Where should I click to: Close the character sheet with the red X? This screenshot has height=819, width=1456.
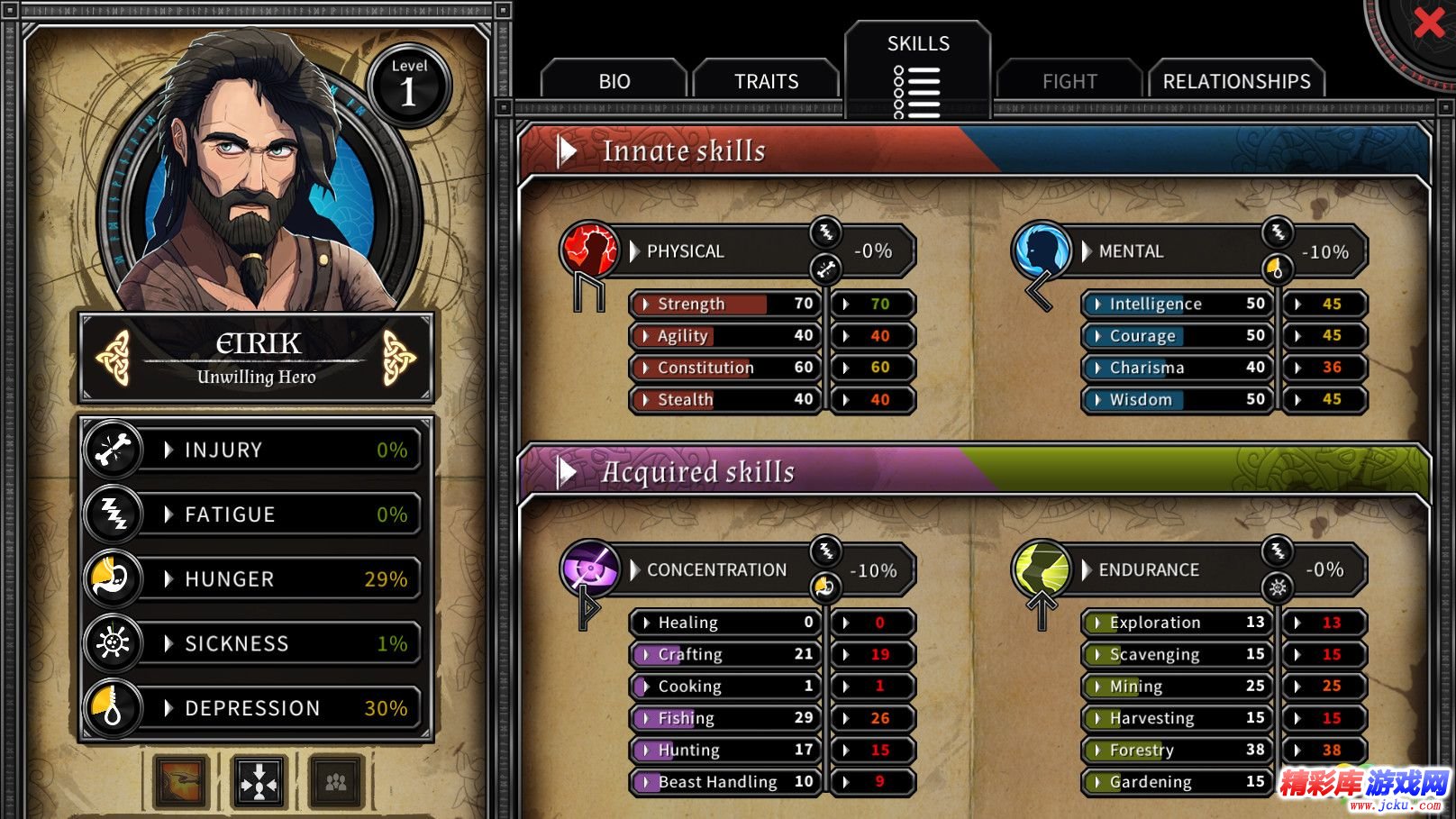click(1428, 23)
